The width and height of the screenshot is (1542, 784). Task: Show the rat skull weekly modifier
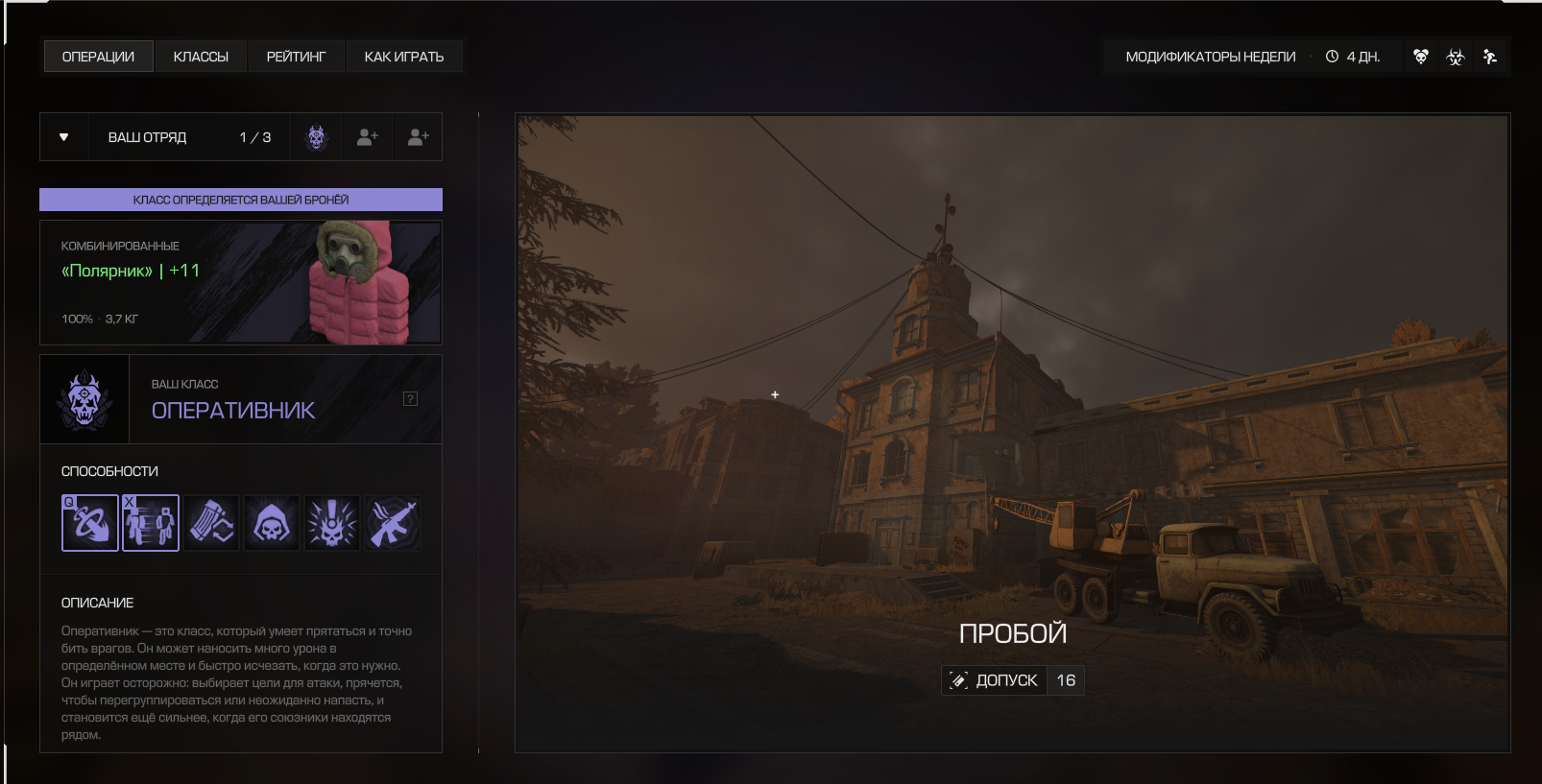1421,57
